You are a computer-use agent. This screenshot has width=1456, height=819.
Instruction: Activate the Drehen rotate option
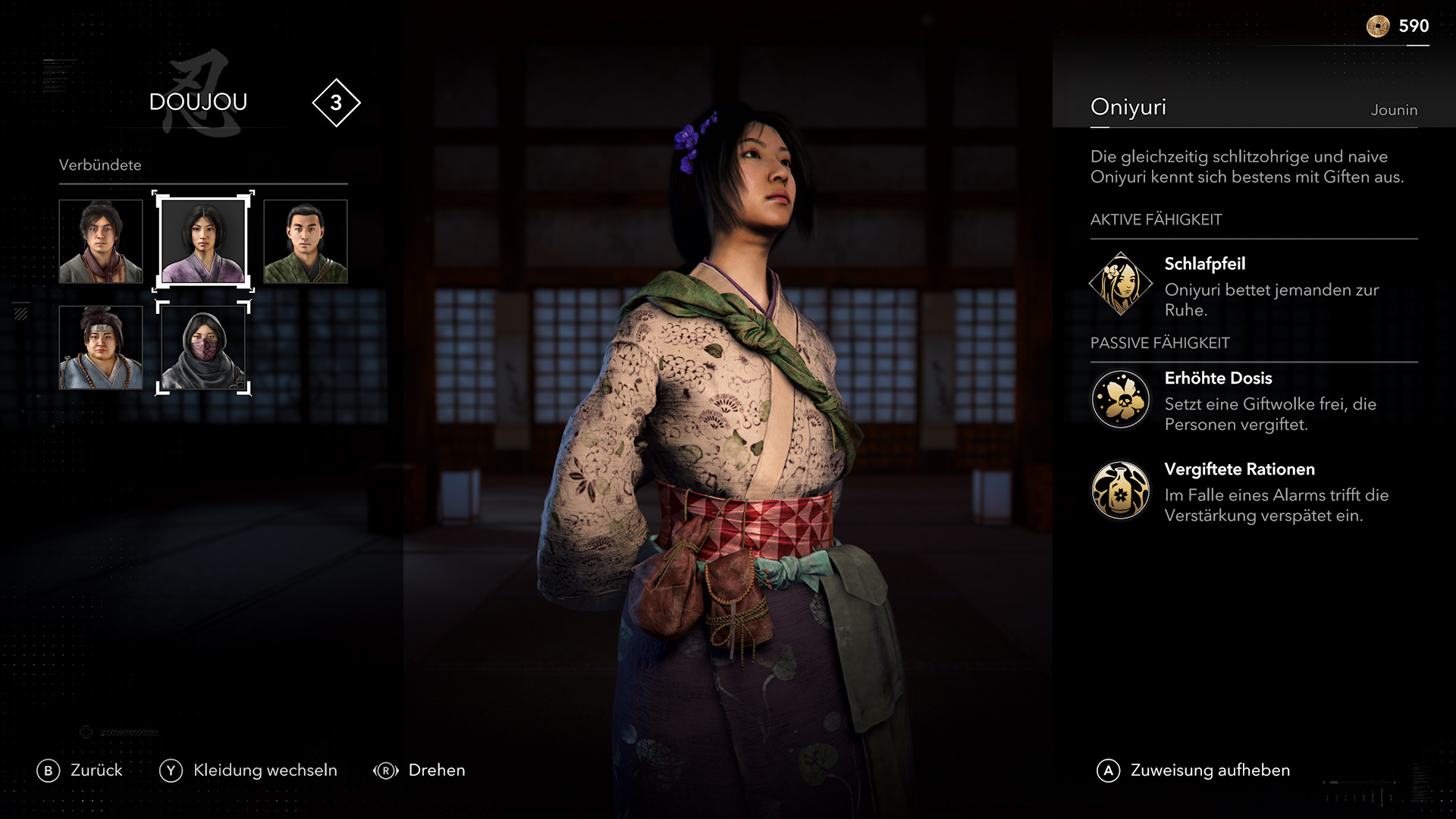point(419,770)
